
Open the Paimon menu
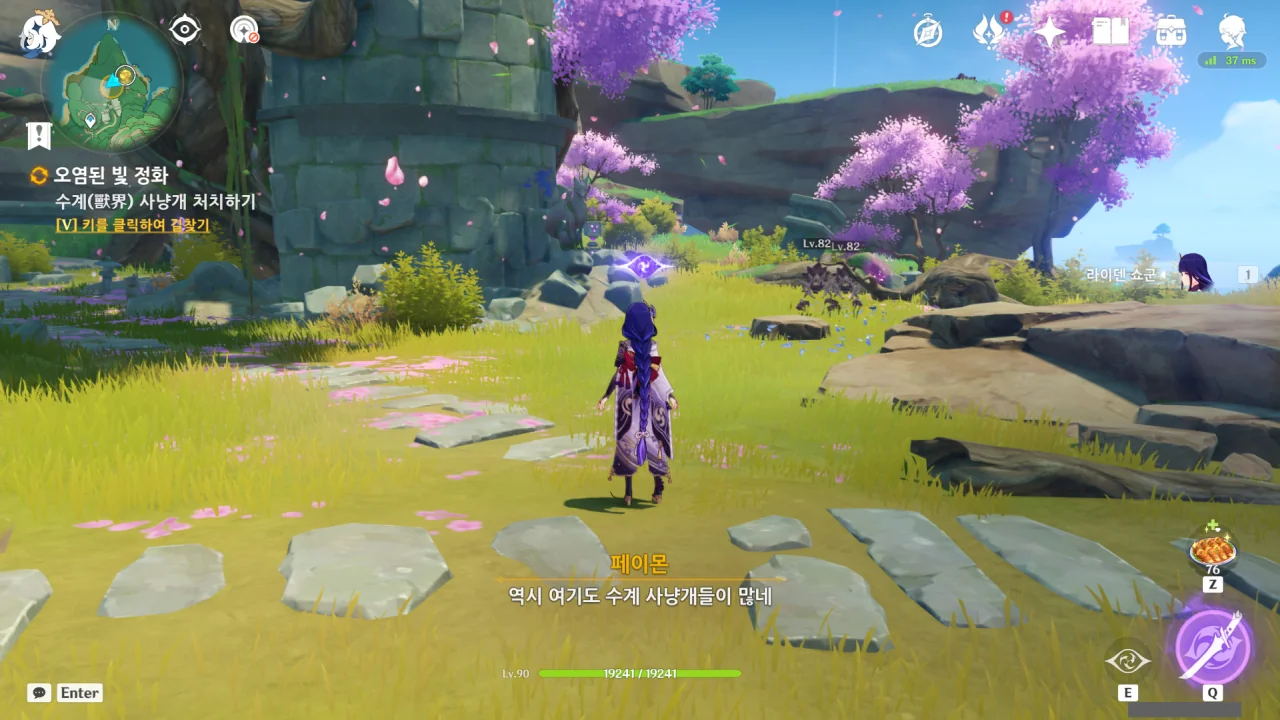(x=41, y=32)
